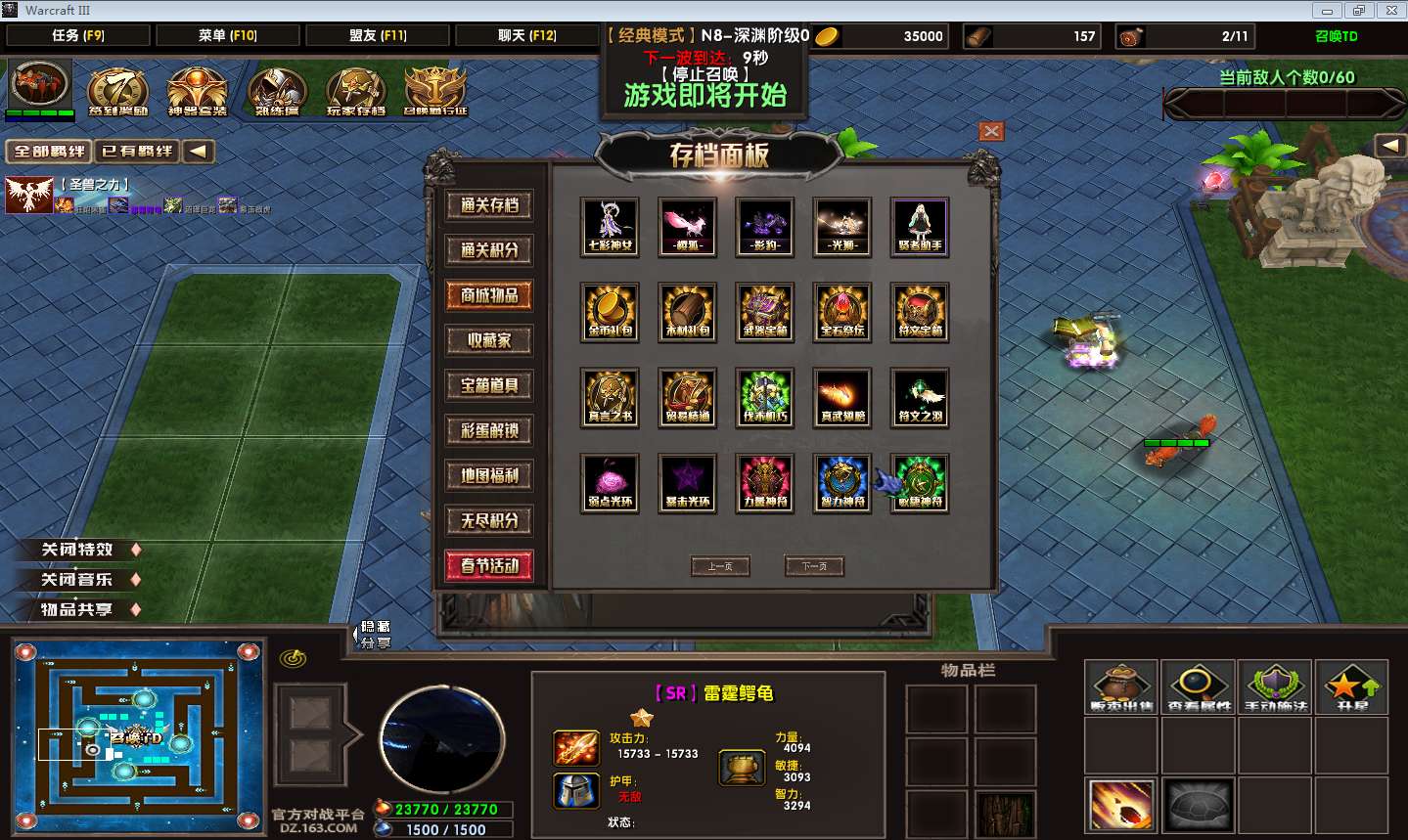1408x840 pixels.
Task: Open the 菜单 (F10) game menu
Action: [x=228, y=35]
